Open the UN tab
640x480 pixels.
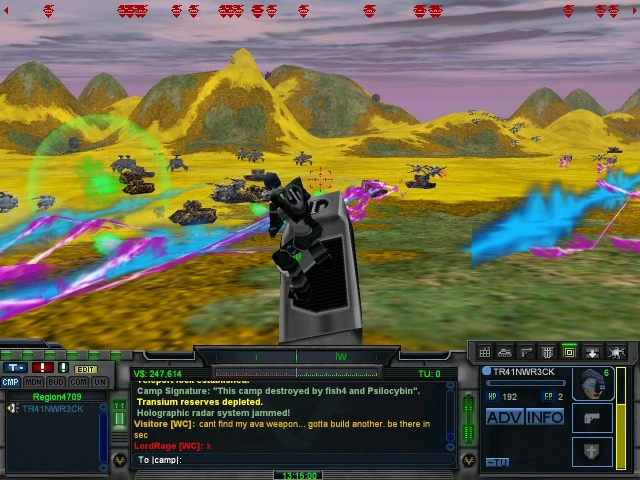click(x=100, y=382)
